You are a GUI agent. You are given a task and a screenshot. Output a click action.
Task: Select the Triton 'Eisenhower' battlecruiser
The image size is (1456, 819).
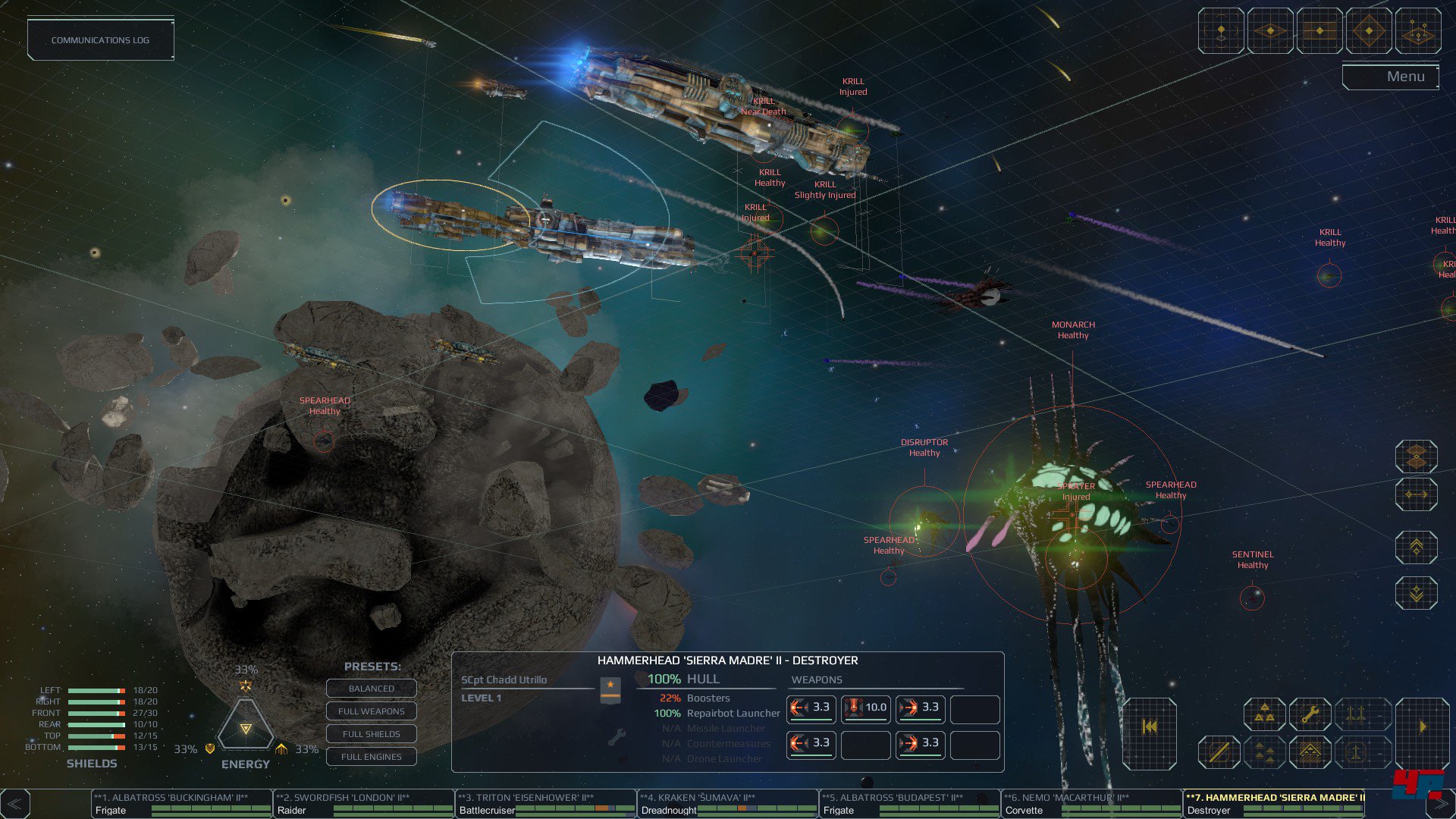pyautogui.click(x=546, y=804)
